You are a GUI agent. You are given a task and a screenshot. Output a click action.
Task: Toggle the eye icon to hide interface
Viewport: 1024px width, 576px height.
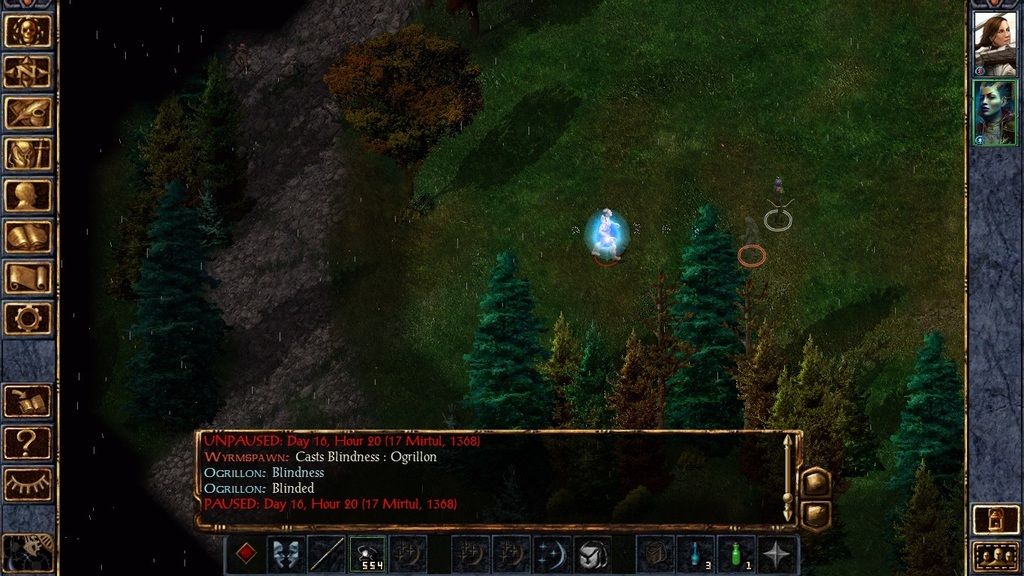pos(28,483)
